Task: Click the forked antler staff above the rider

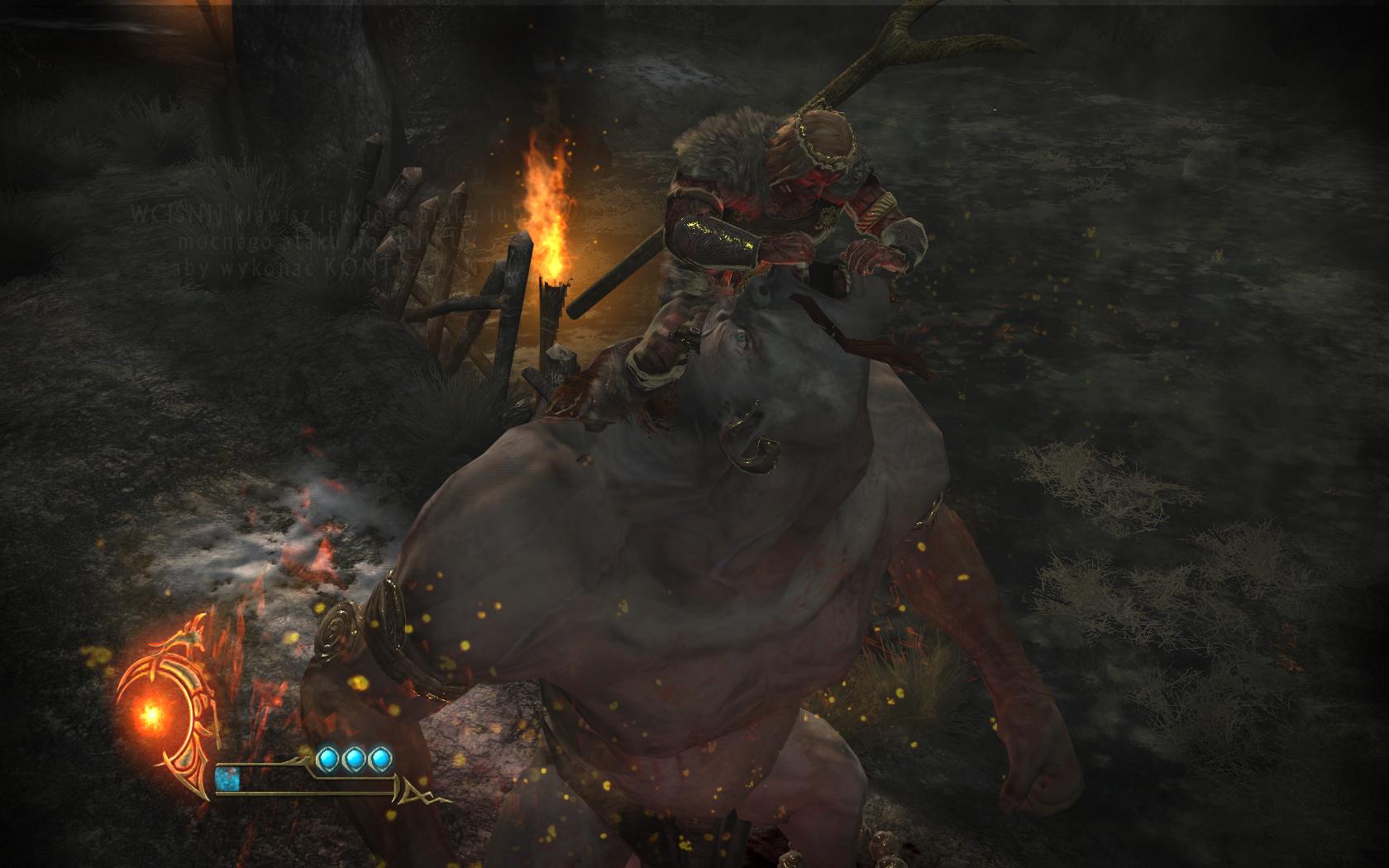Action: point(901,45)
